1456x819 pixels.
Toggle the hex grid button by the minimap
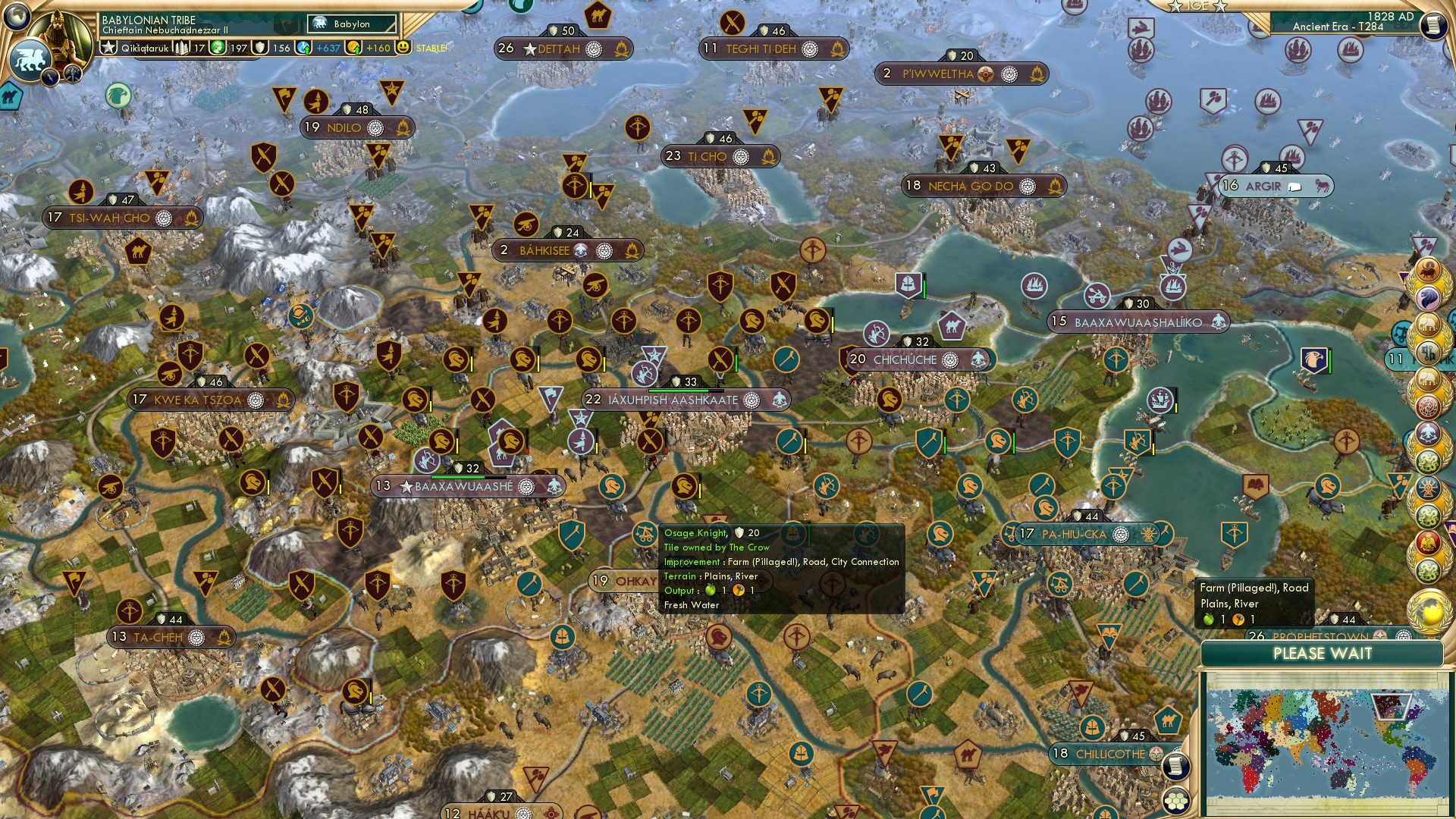(1175, 800)
